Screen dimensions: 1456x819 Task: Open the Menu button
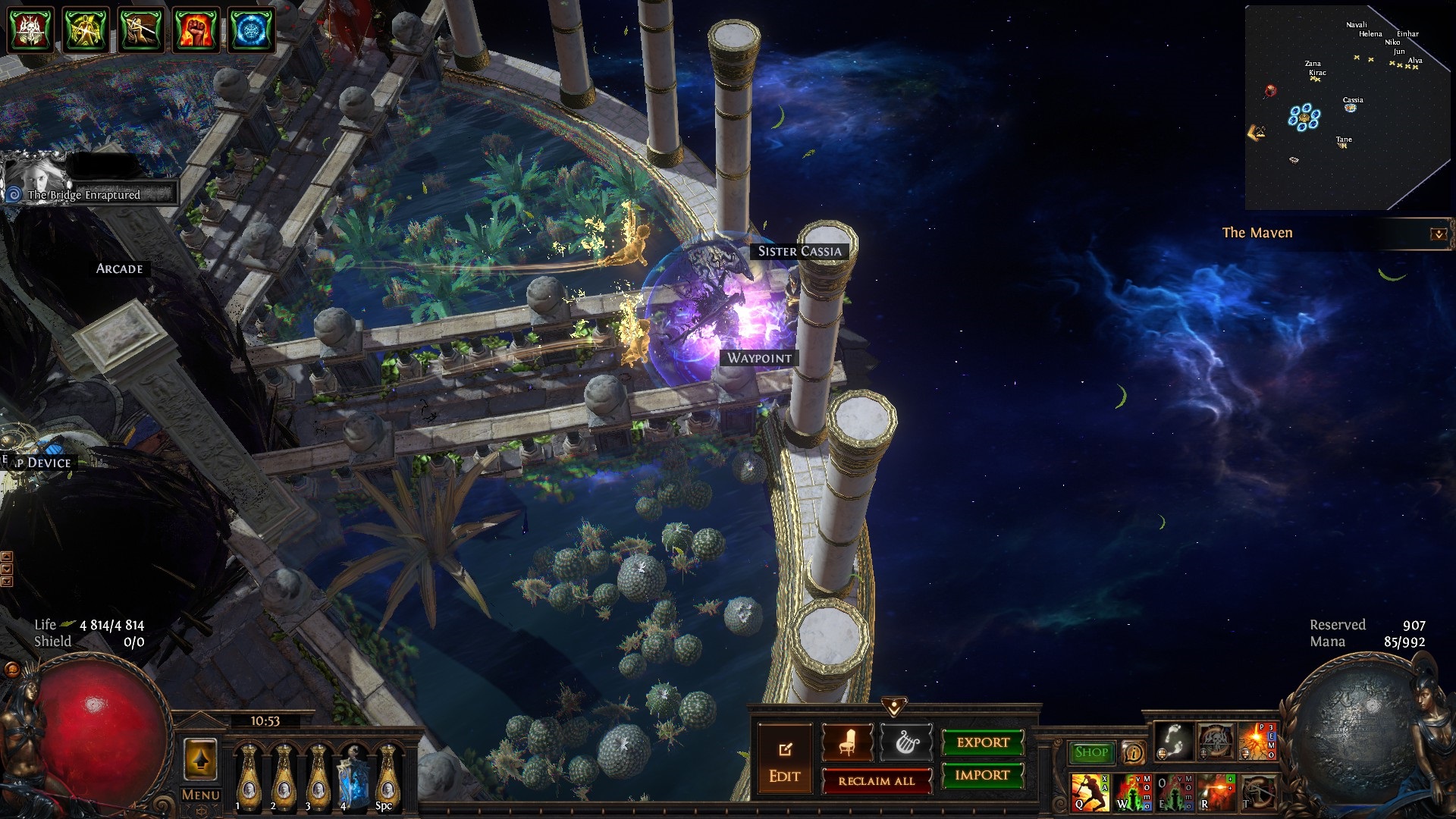point(201,795)
